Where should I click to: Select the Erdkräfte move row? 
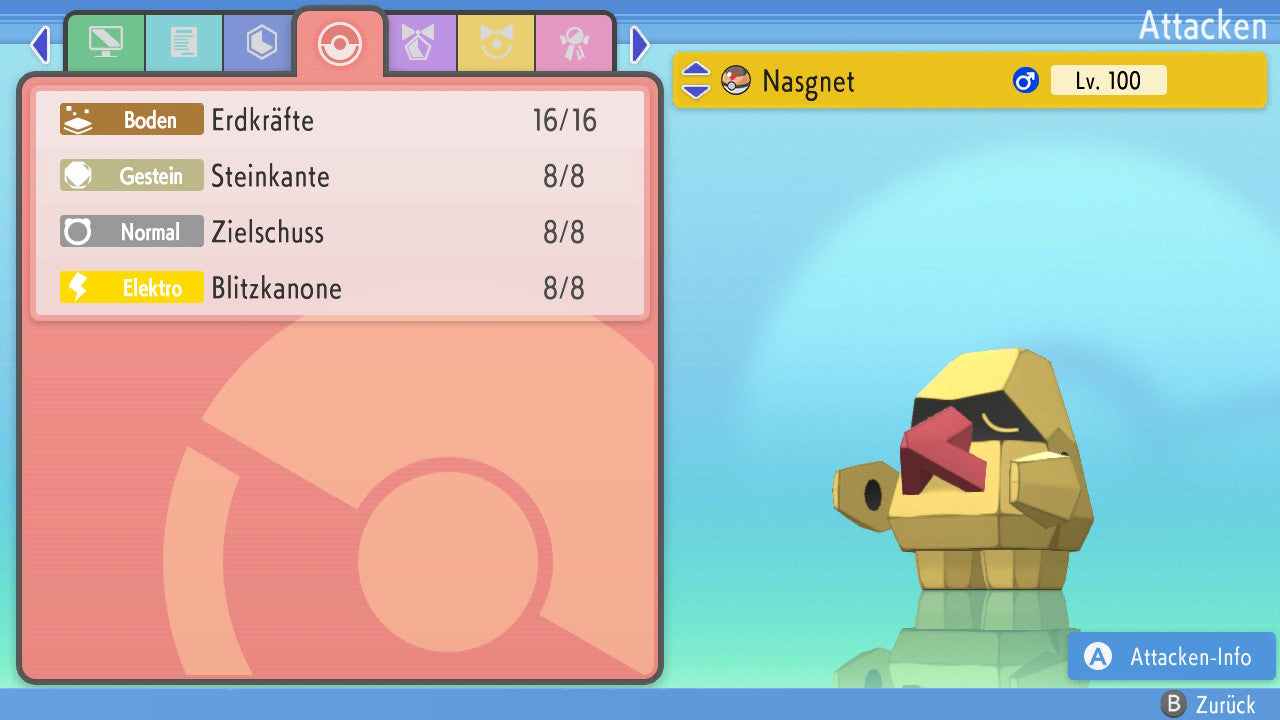(340, 121)
